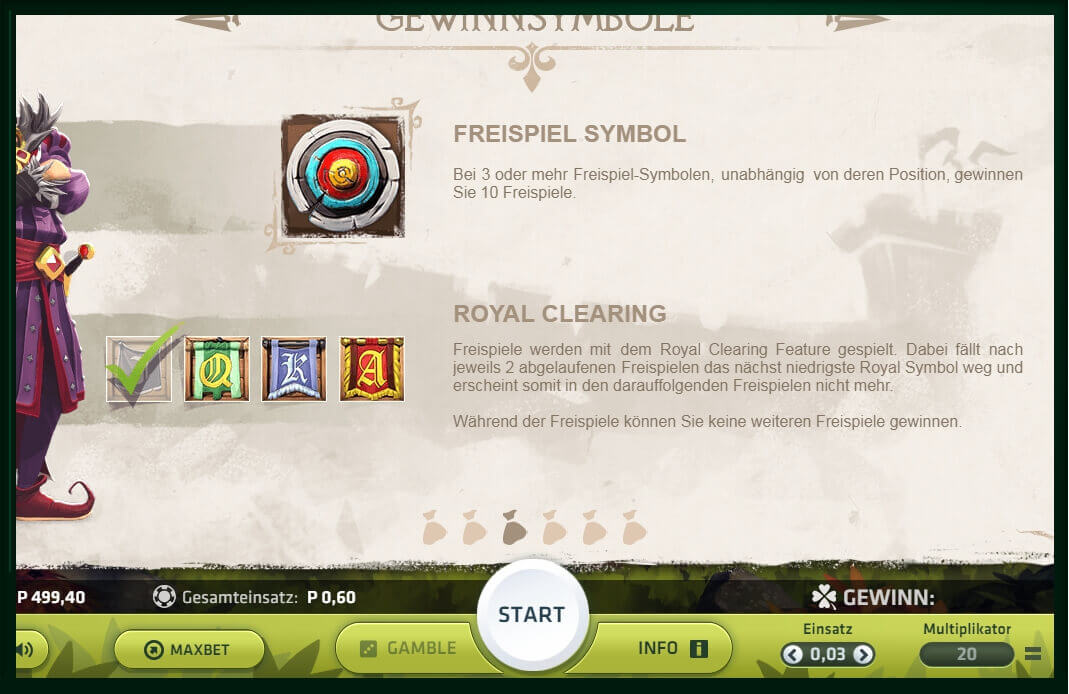Jump to the last paytable page bag
The image size is (1069, 694).
(634, 527)
